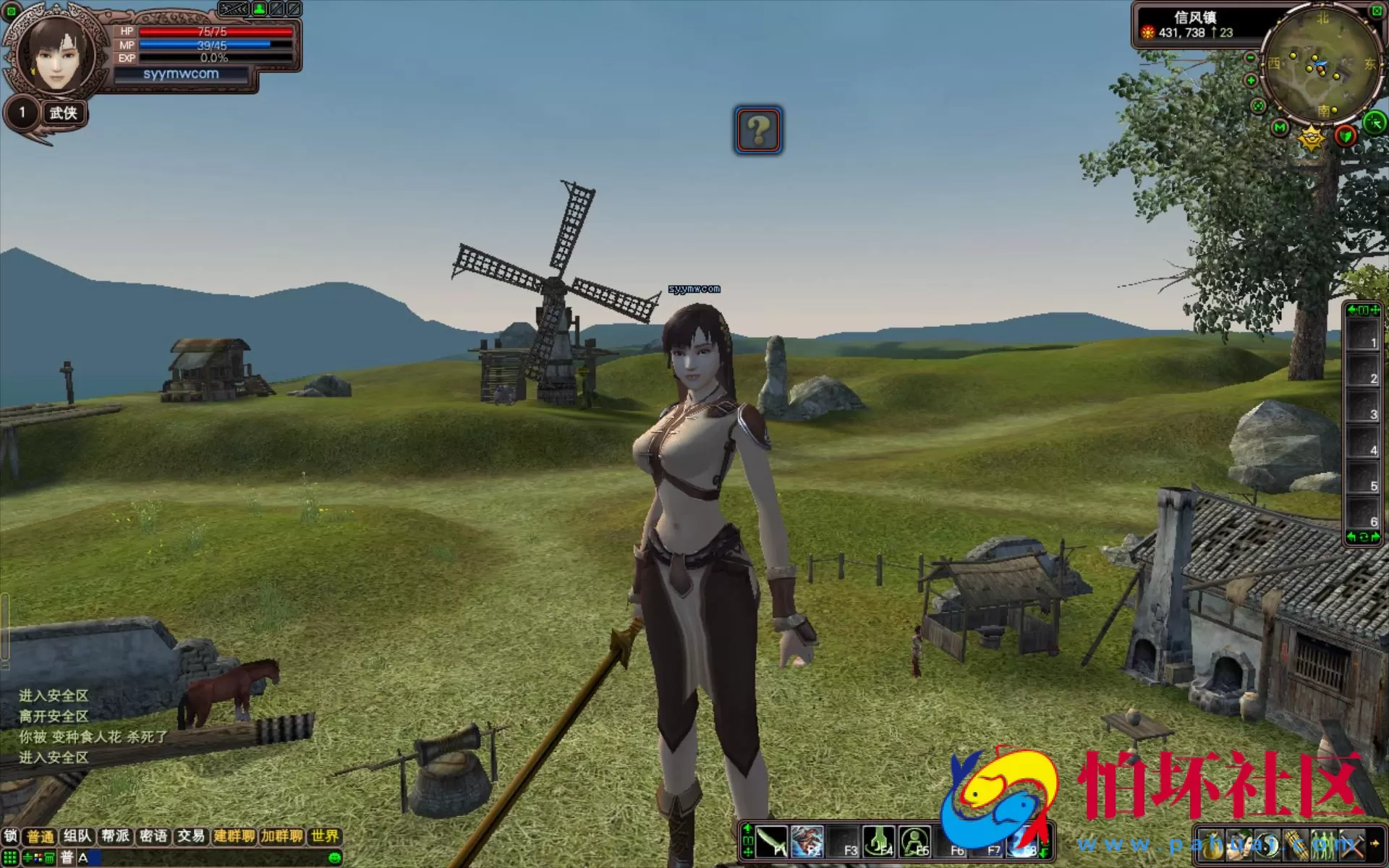Use the F4 green hand skill
1389x868 pixels.
point(879,842)
